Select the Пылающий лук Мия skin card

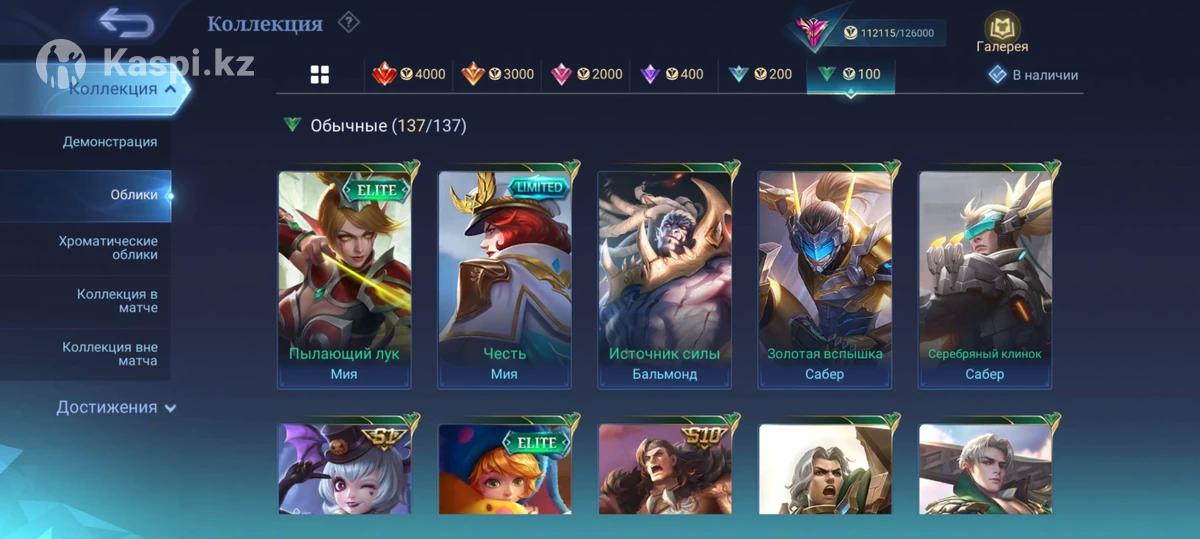coord(344,278)
